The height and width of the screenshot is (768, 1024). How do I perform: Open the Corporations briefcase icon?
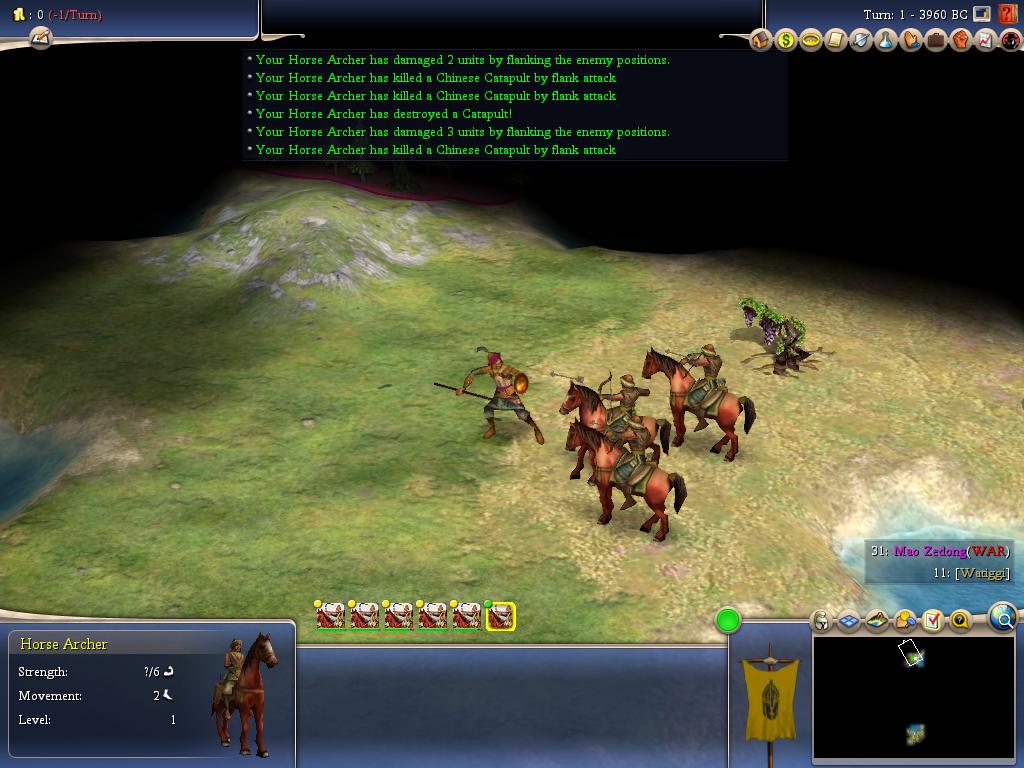936,40
